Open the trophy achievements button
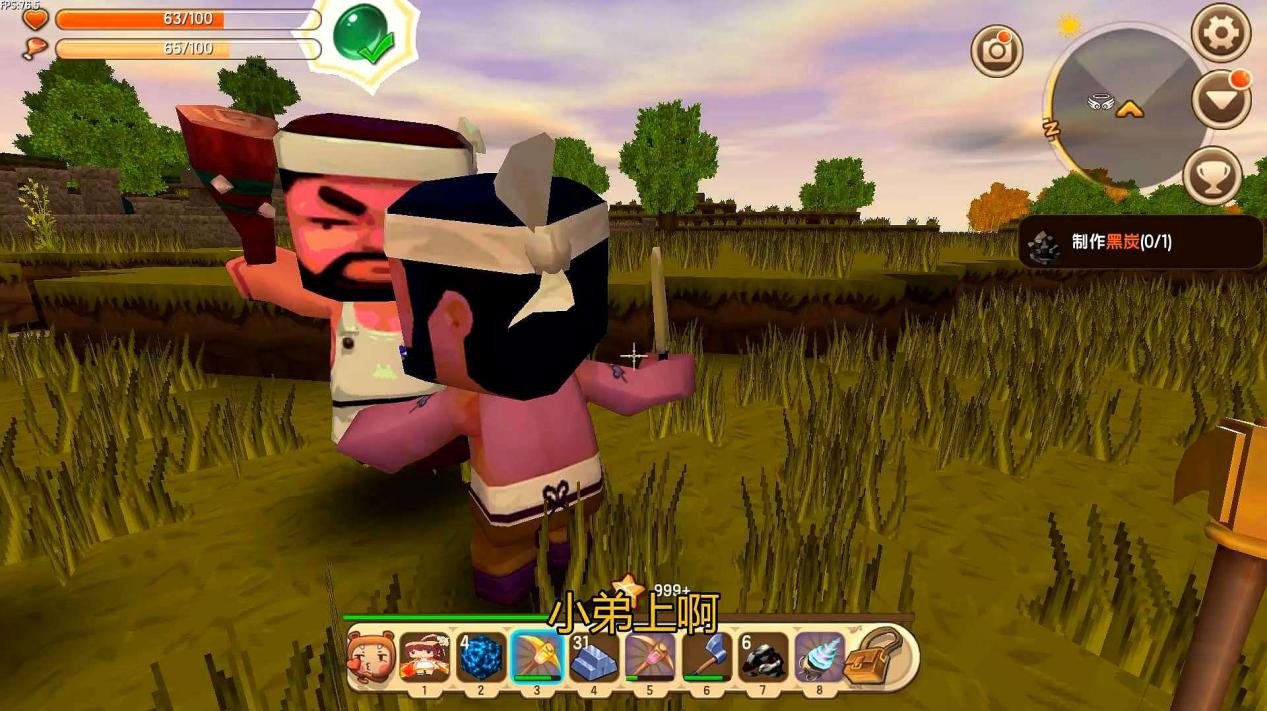This screenshot has height=711, width=1267. click(1212, 176)
